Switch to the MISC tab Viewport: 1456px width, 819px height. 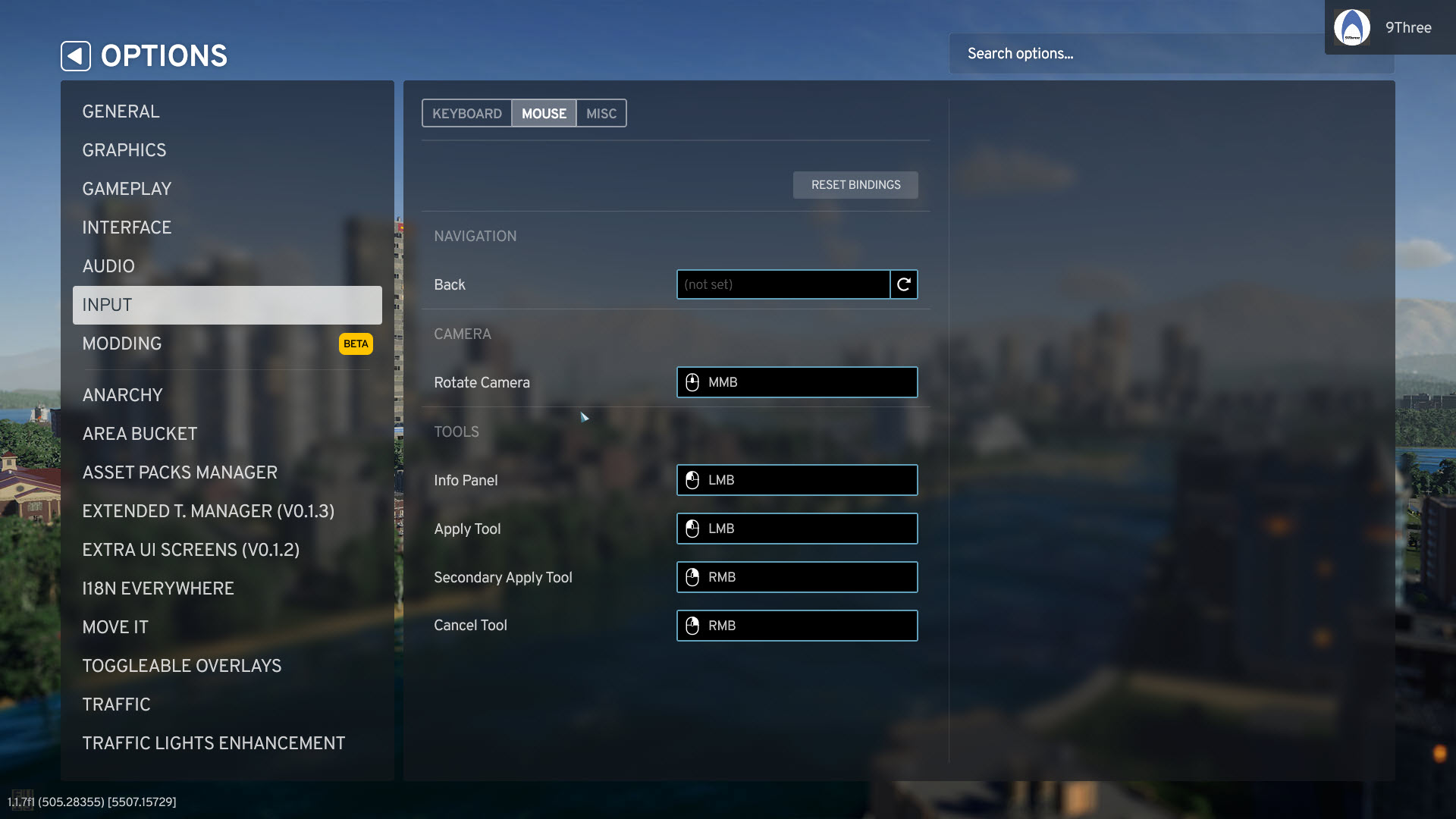[601, 113]
